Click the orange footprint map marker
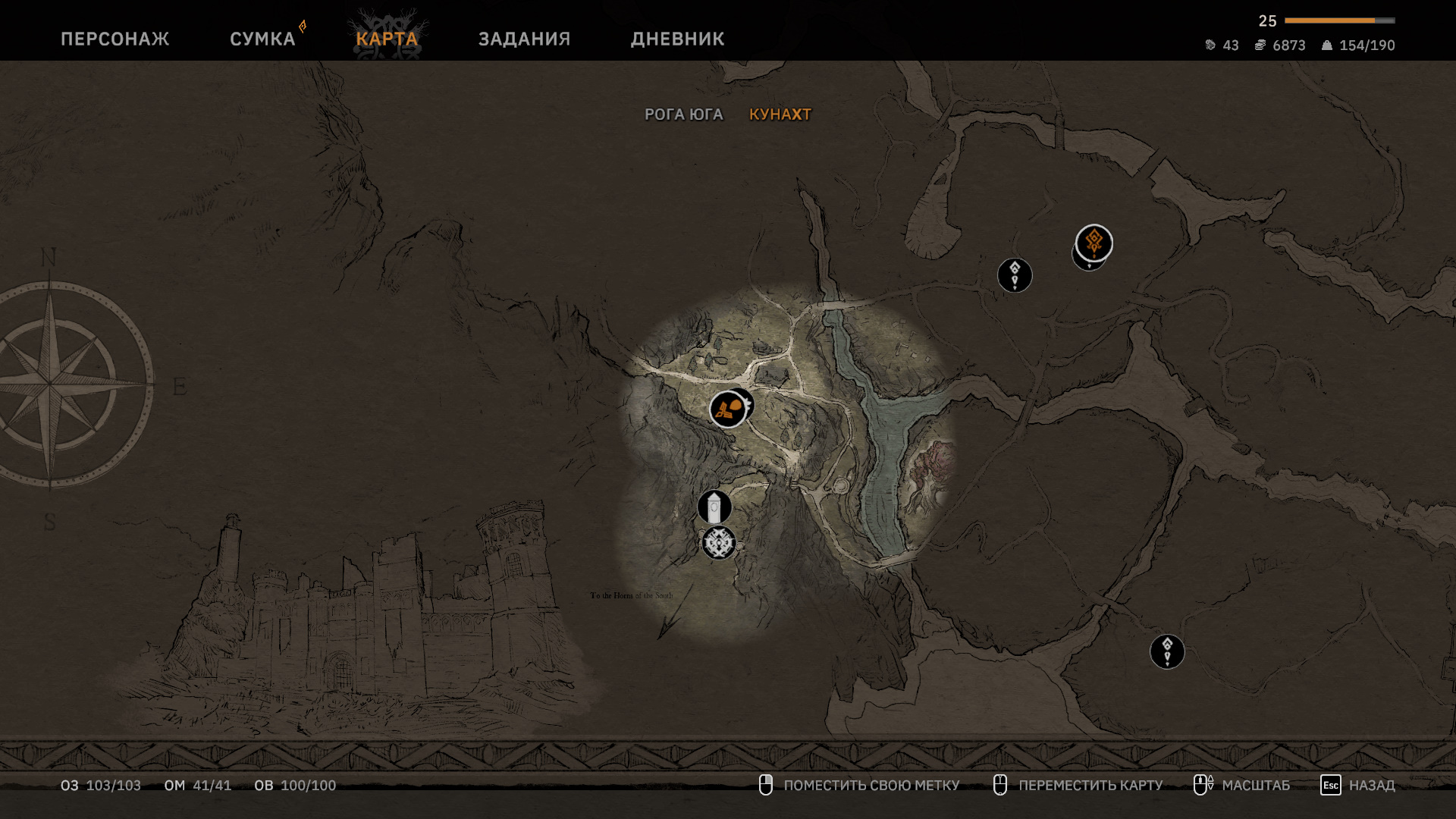1456x819 pixels. pyautogui.click(x=727, y=409)
